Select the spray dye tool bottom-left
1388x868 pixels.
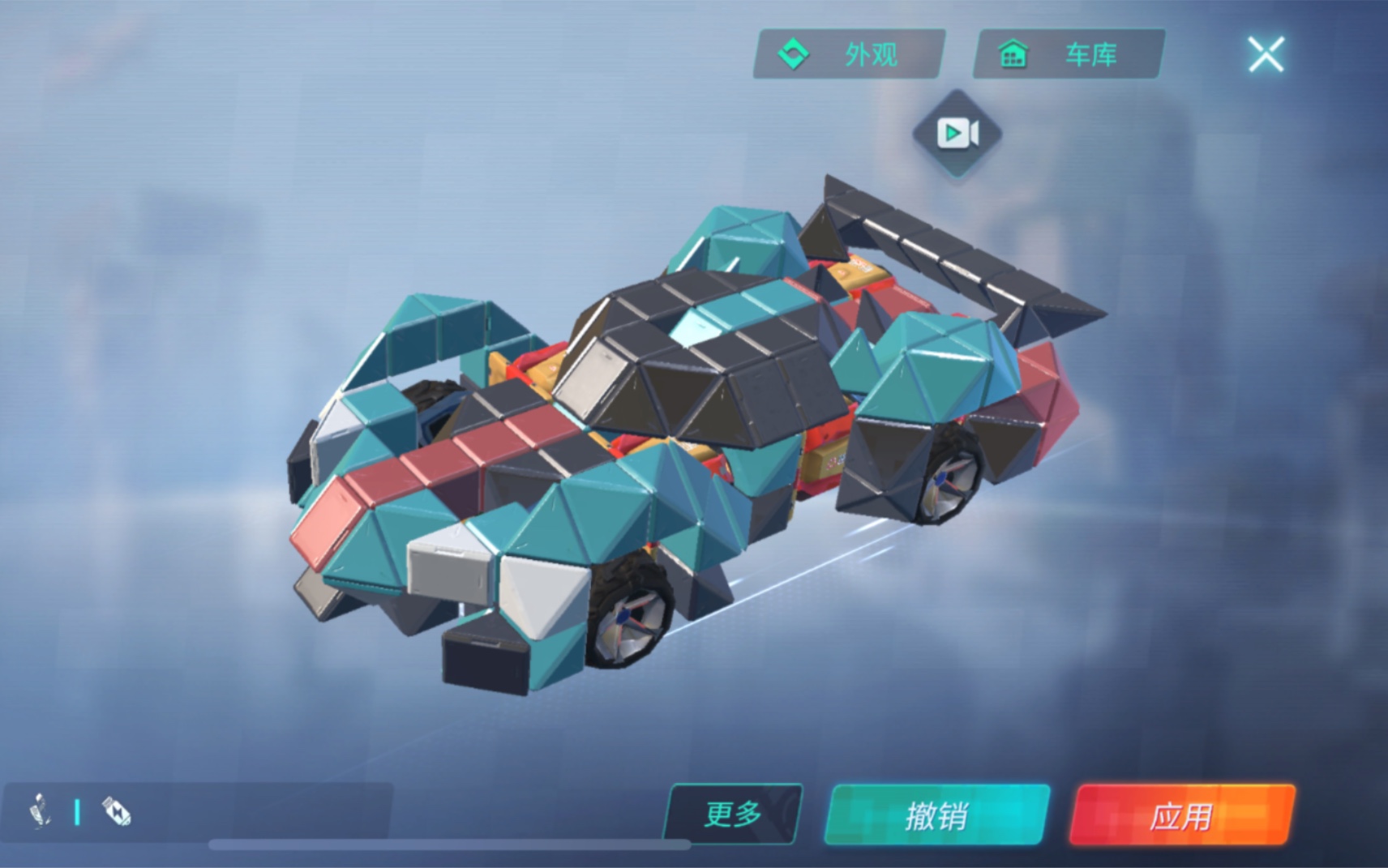[x=114, y=810]
